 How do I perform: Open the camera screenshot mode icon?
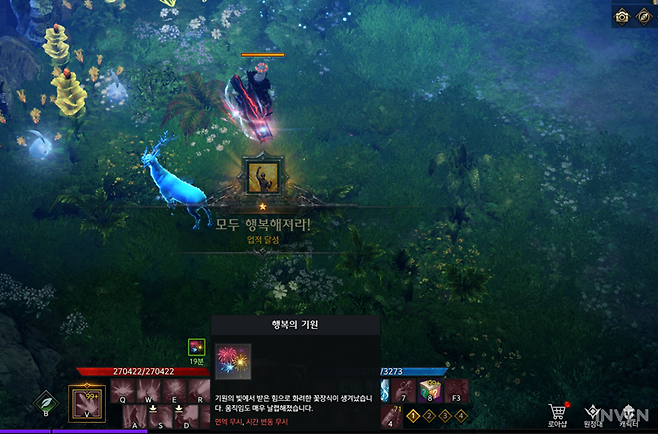(621, 16)
